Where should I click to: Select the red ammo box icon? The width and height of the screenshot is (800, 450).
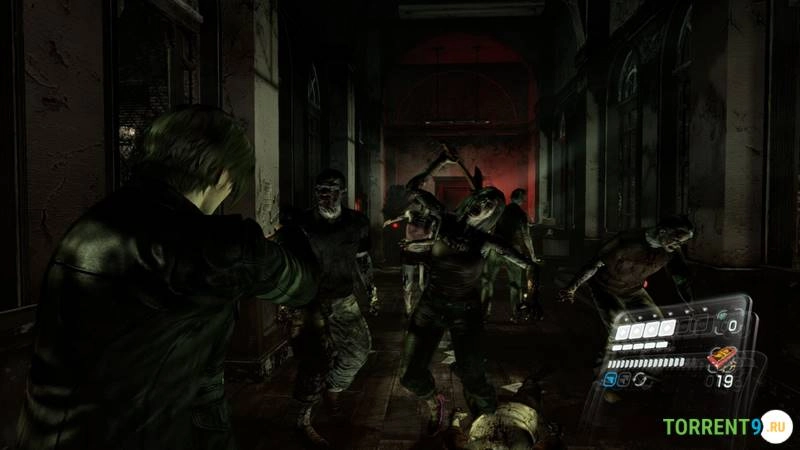(722, 358)
